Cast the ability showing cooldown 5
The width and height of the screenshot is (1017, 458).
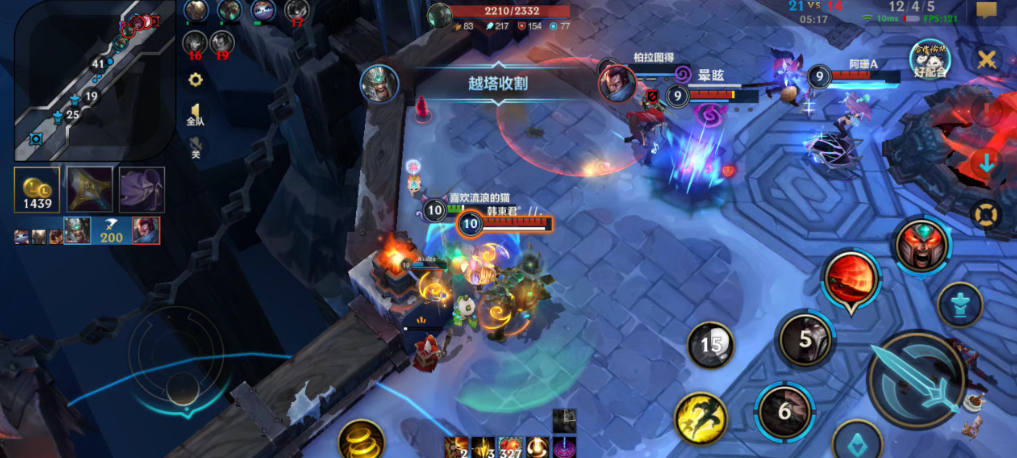[x=805, y=339]
